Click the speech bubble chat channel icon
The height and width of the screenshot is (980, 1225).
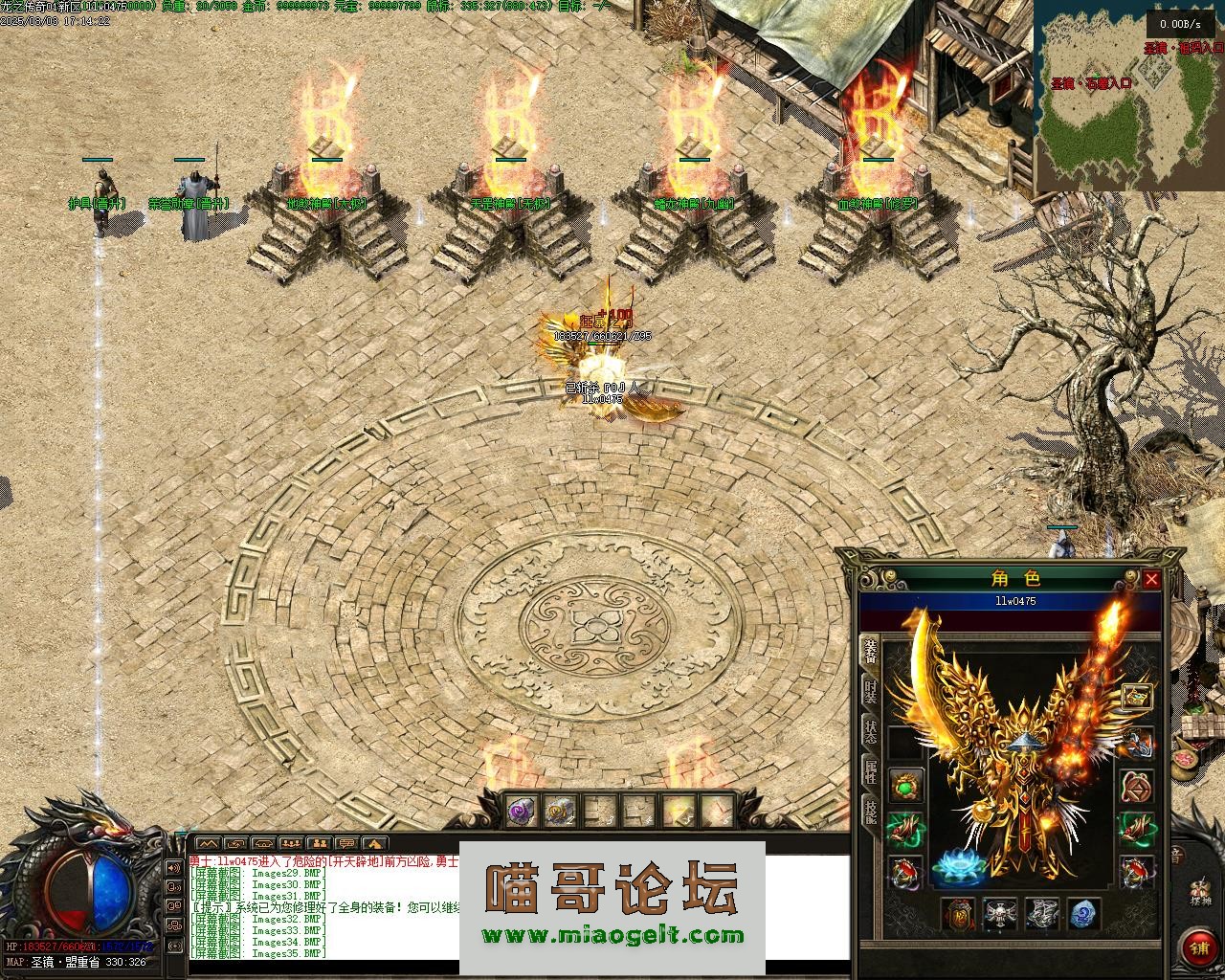pyautogui.click(x=346, y=843)
